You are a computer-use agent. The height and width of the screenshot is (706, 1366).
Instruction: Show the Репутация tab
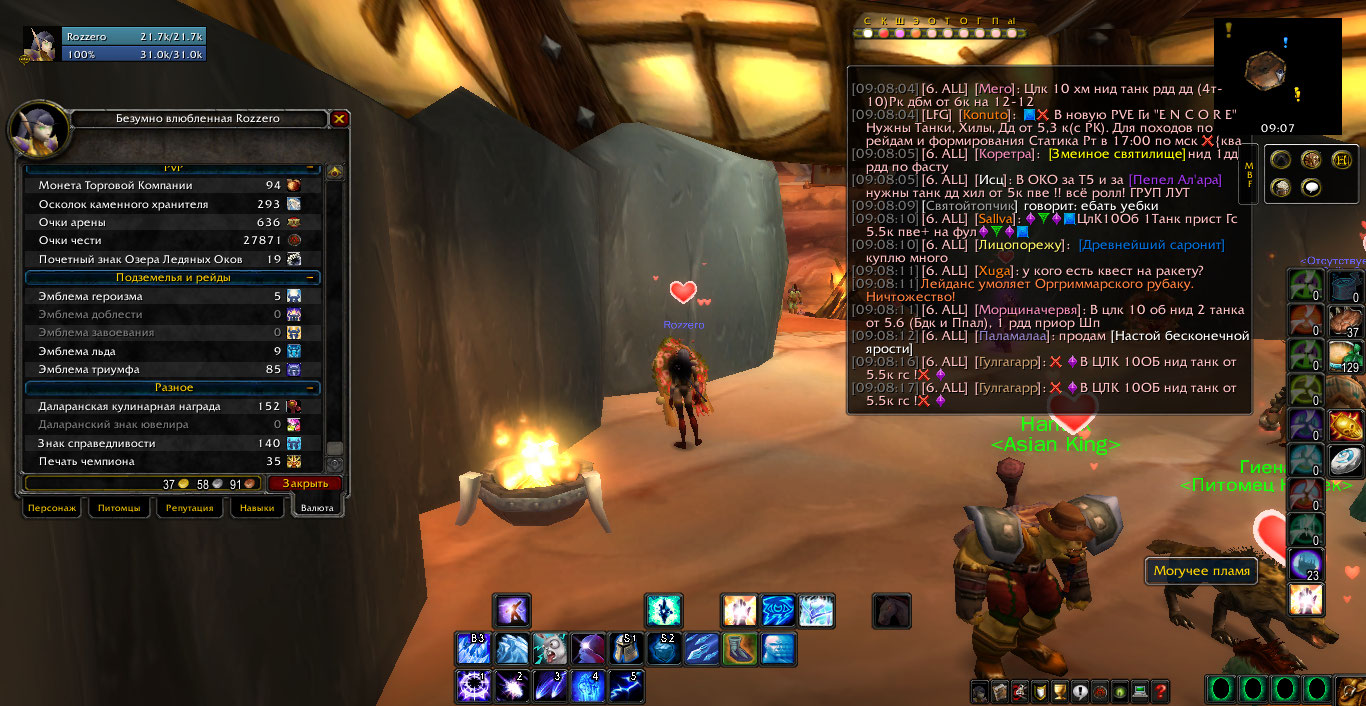(x=189, y=508)
